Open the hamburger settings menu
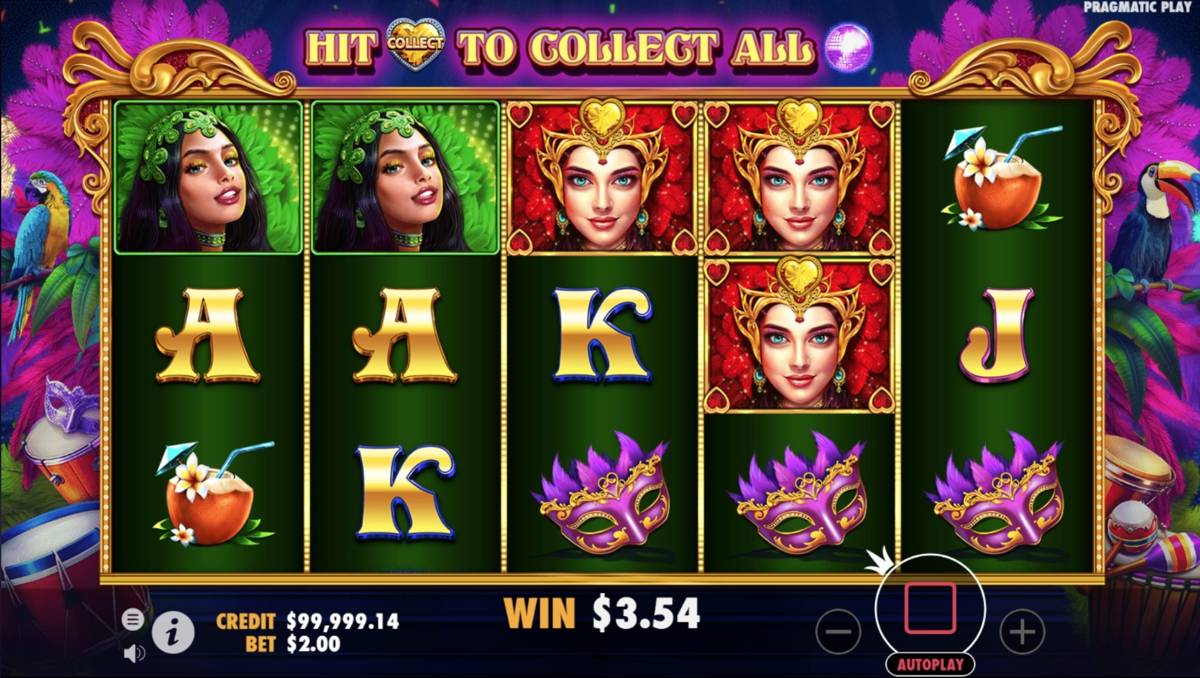1200x678 pixels. [133, 620]
